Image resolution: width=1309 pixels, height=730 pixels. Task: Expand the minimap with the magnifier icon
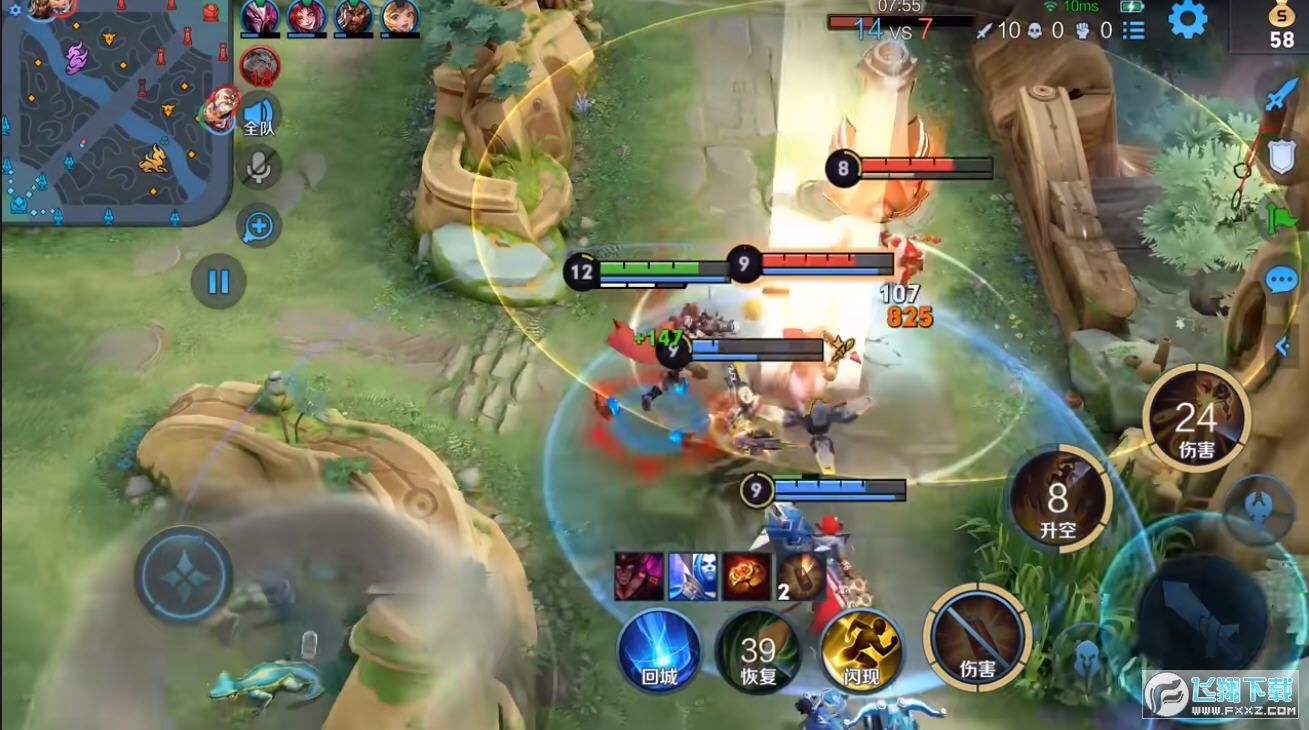tap(258, 226)
